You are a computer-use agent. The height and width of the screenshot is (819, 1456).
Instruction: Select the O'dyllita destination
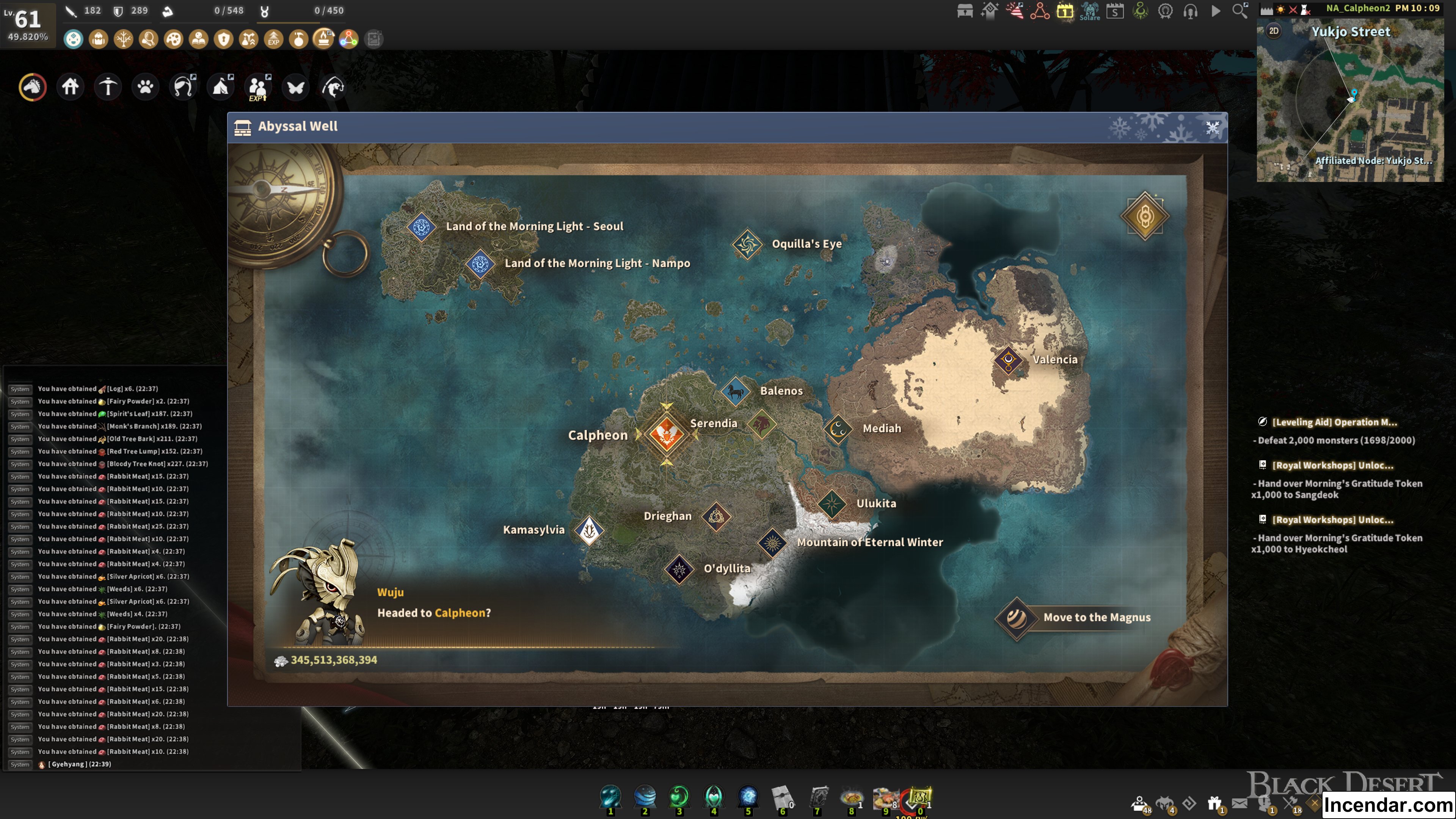click(x=679, y=569)
